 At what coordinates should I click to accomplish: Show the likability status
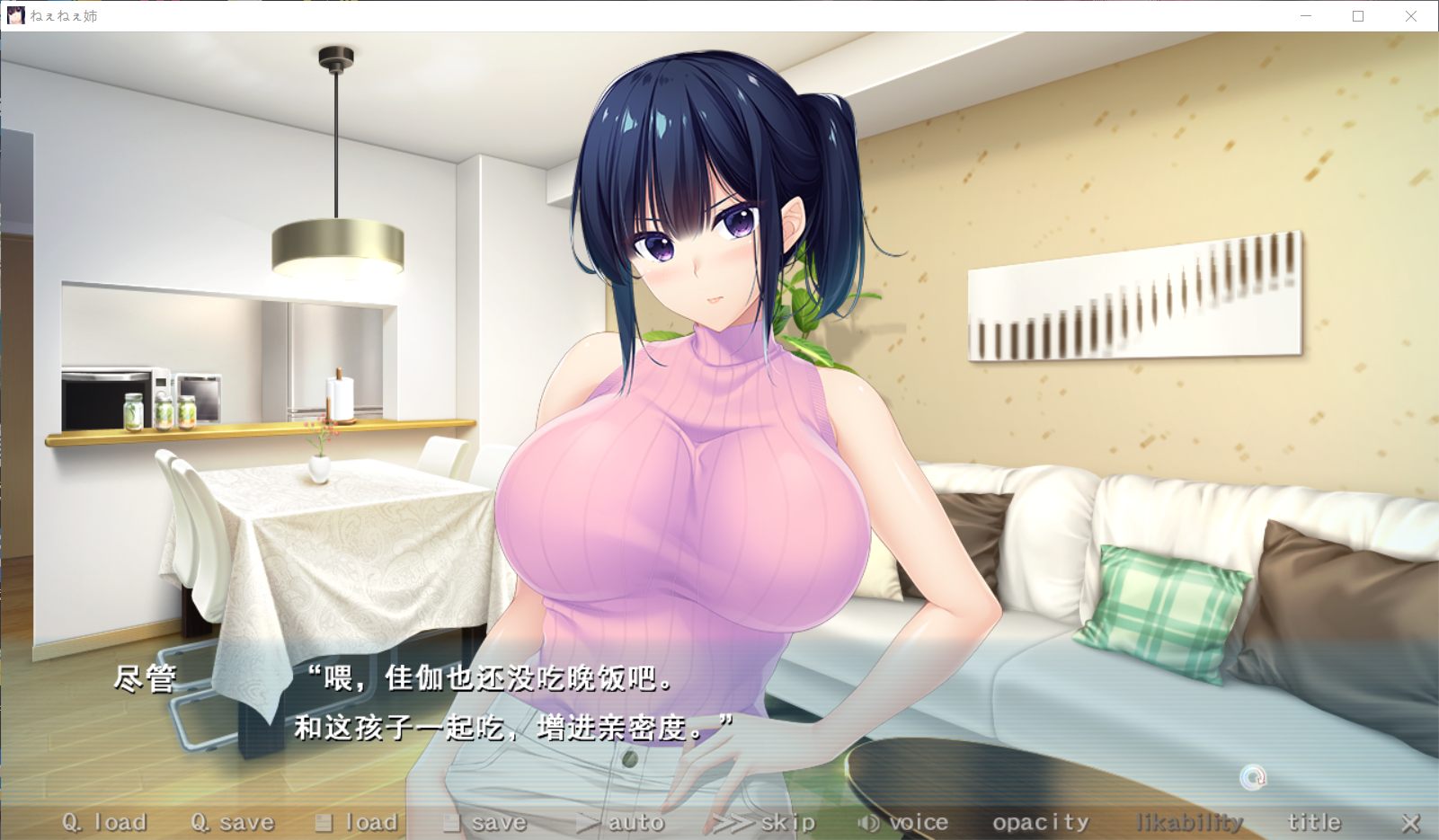(1189, 822)
